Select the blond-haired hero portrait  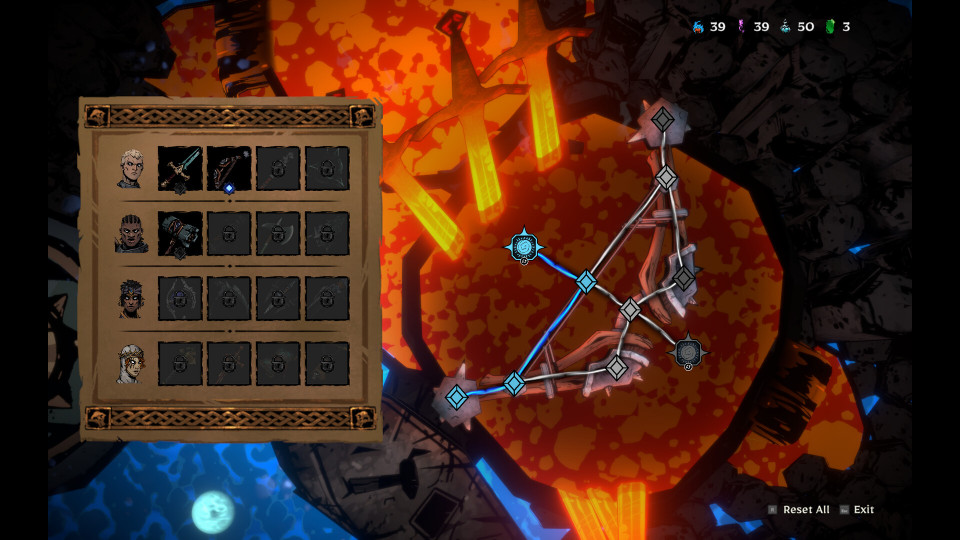coord(131,168)
